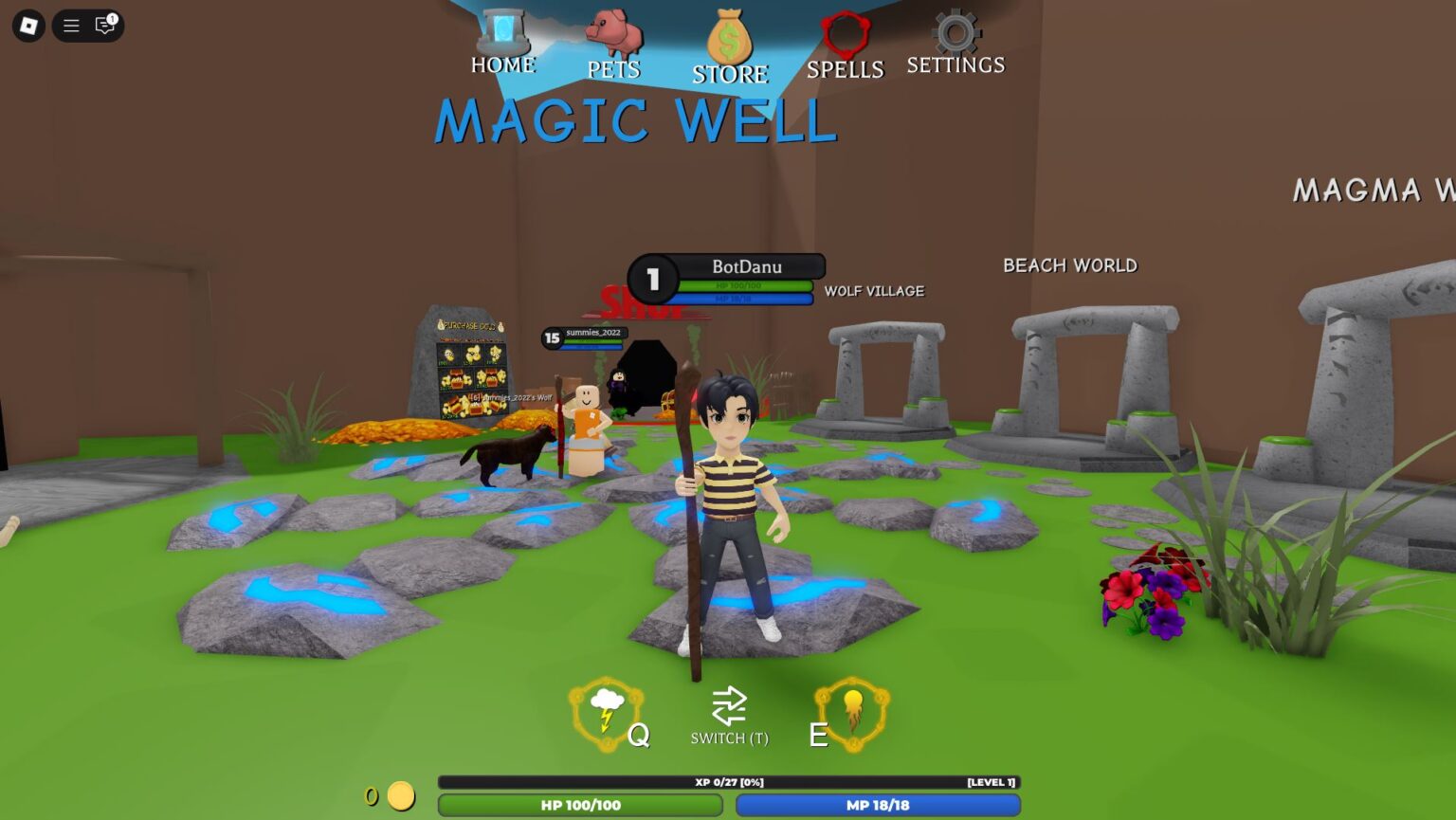
Task: Click the HP 100/100 bar
Action: pos(581,805)
